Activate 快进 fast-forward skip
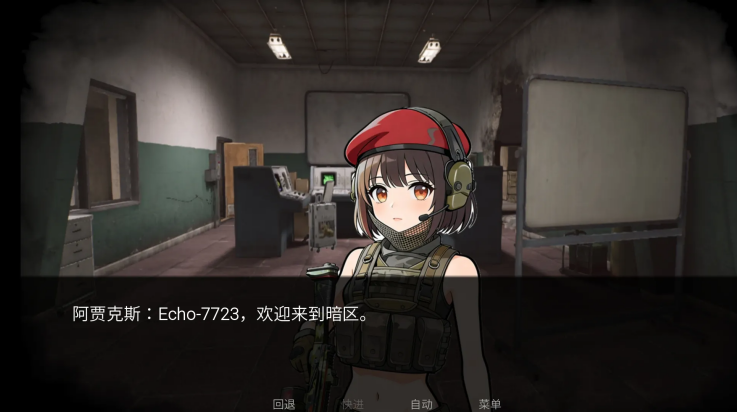737x412 pixels. click(x=352, y=404)
